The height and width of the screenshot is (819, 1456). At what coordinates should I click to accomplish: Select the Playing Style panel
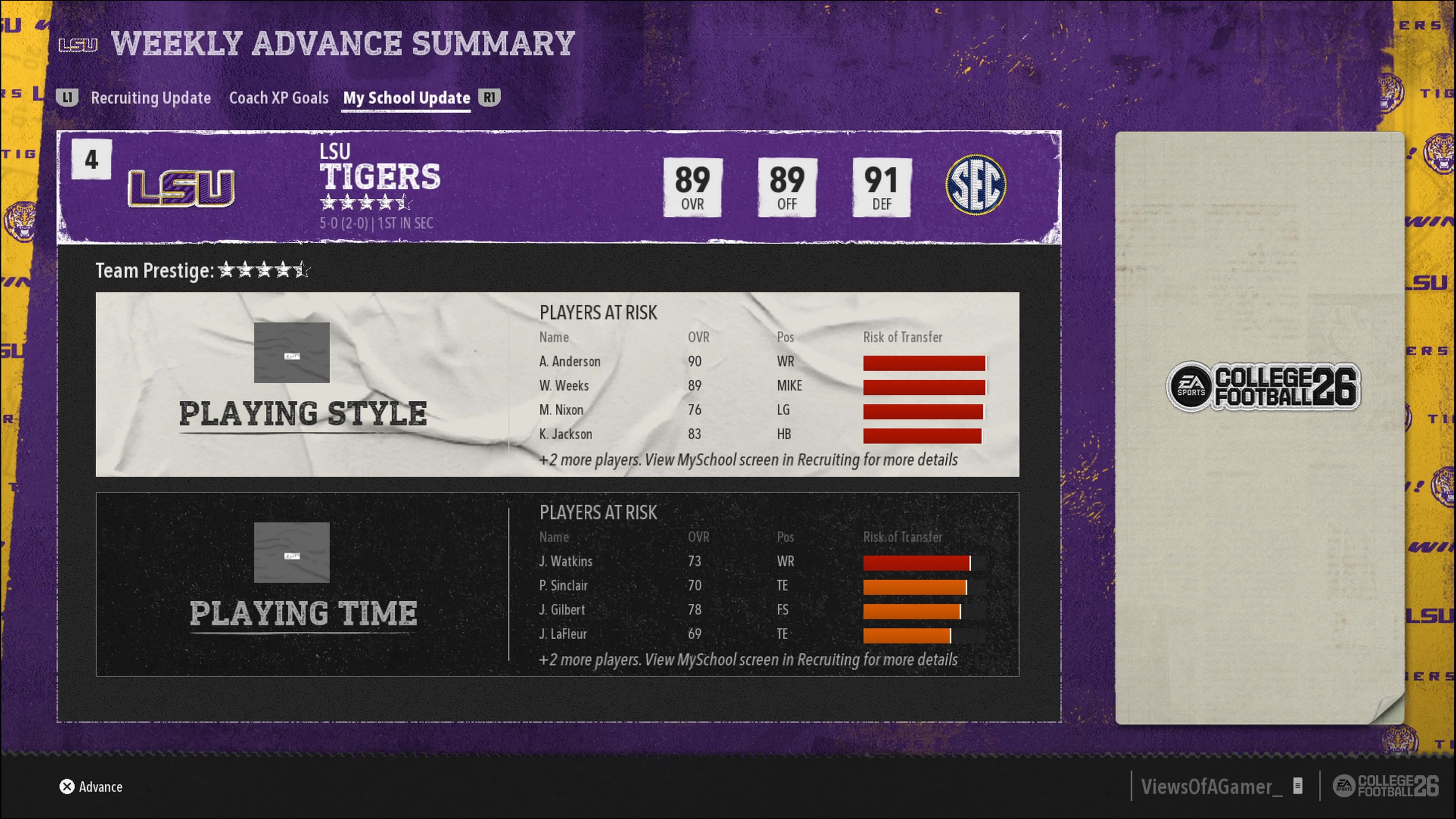(303, 384)
